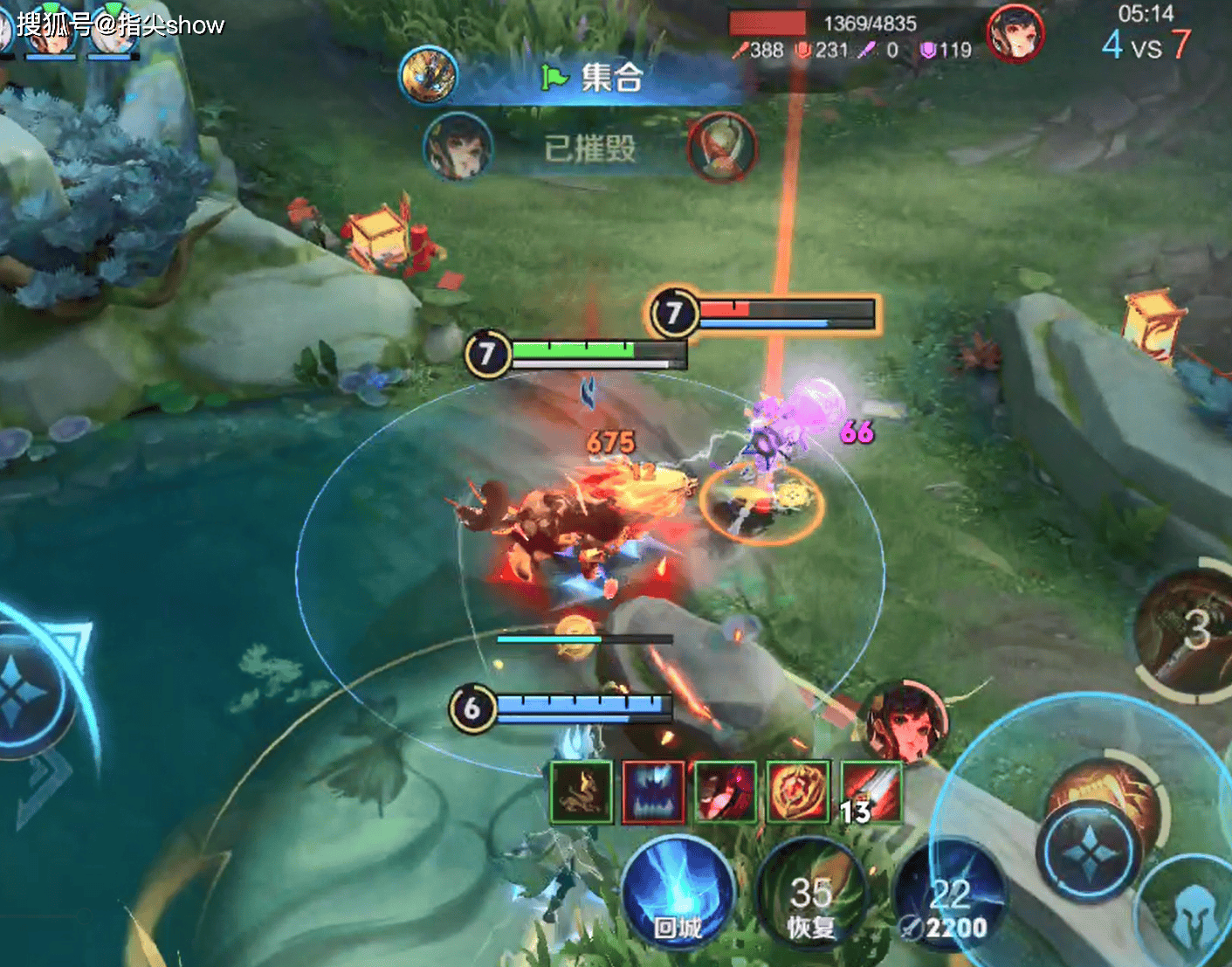The width and height of the screenshot is (1232, 967).
Task: Tap the 回城 recall button
Action: coord(678,892)
